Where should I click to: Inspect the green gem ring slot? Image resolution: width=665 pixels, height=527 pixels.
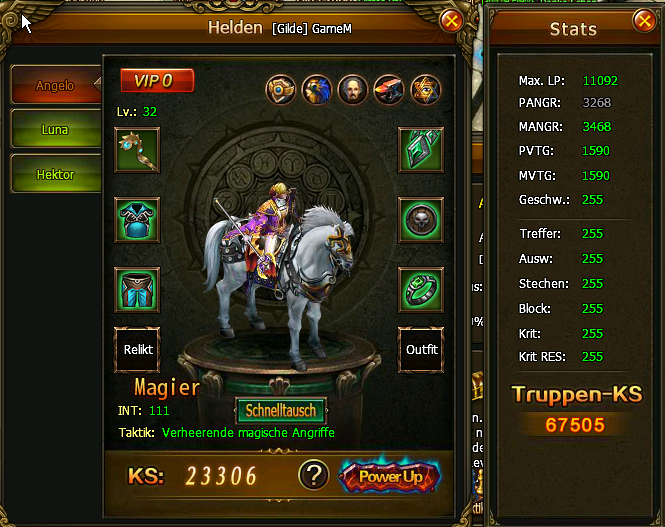[x=421, y=290]
